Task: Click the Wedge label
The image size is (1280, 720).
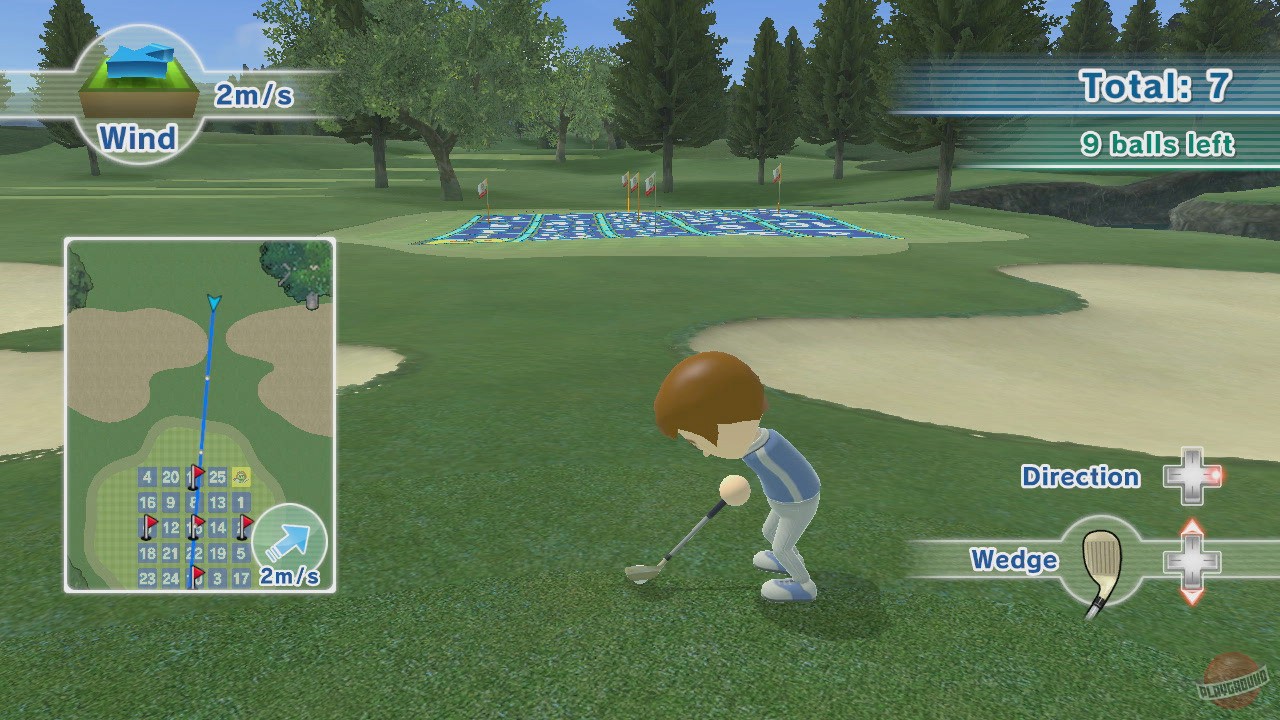Action: (1015, 560)
